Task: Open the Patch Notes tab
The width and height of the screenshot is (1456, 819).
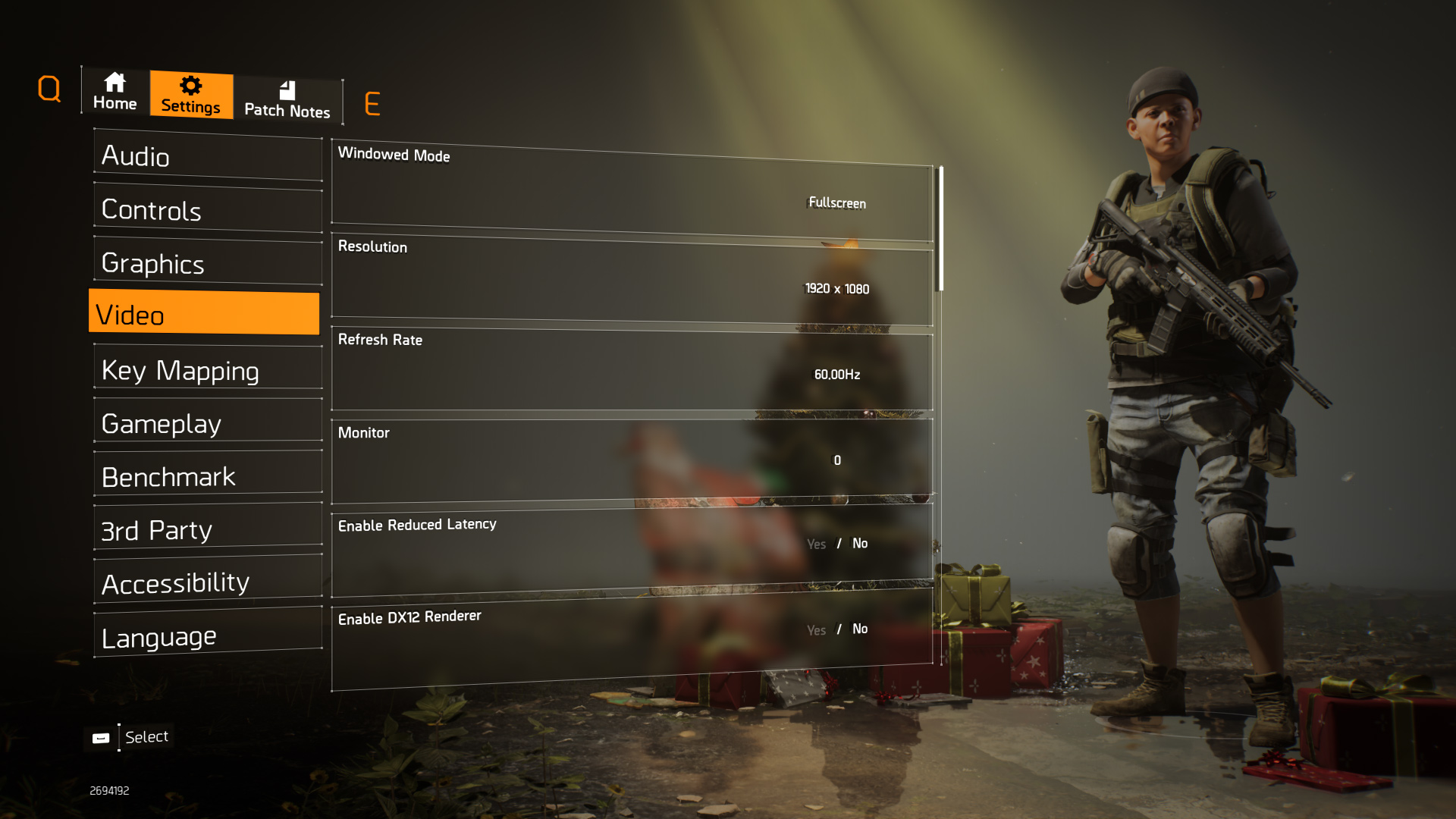Action: tap(287, 100)
